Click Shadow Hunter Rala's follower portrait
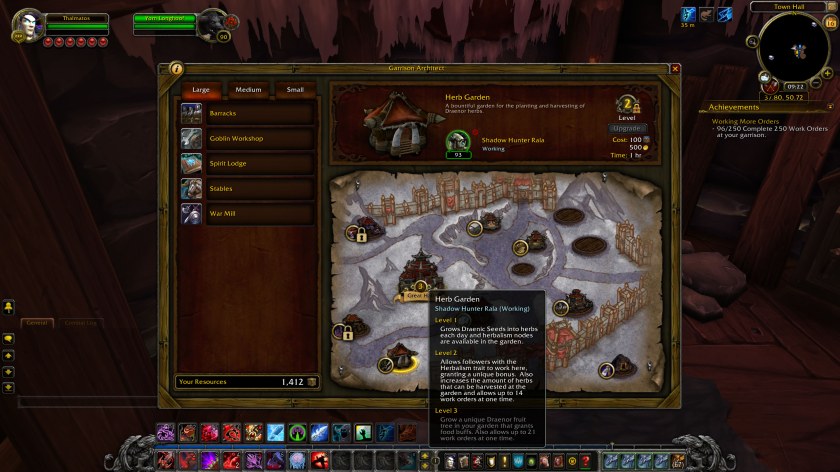The height and width of the screenshot is (472, 840). (x=458, y=142)
